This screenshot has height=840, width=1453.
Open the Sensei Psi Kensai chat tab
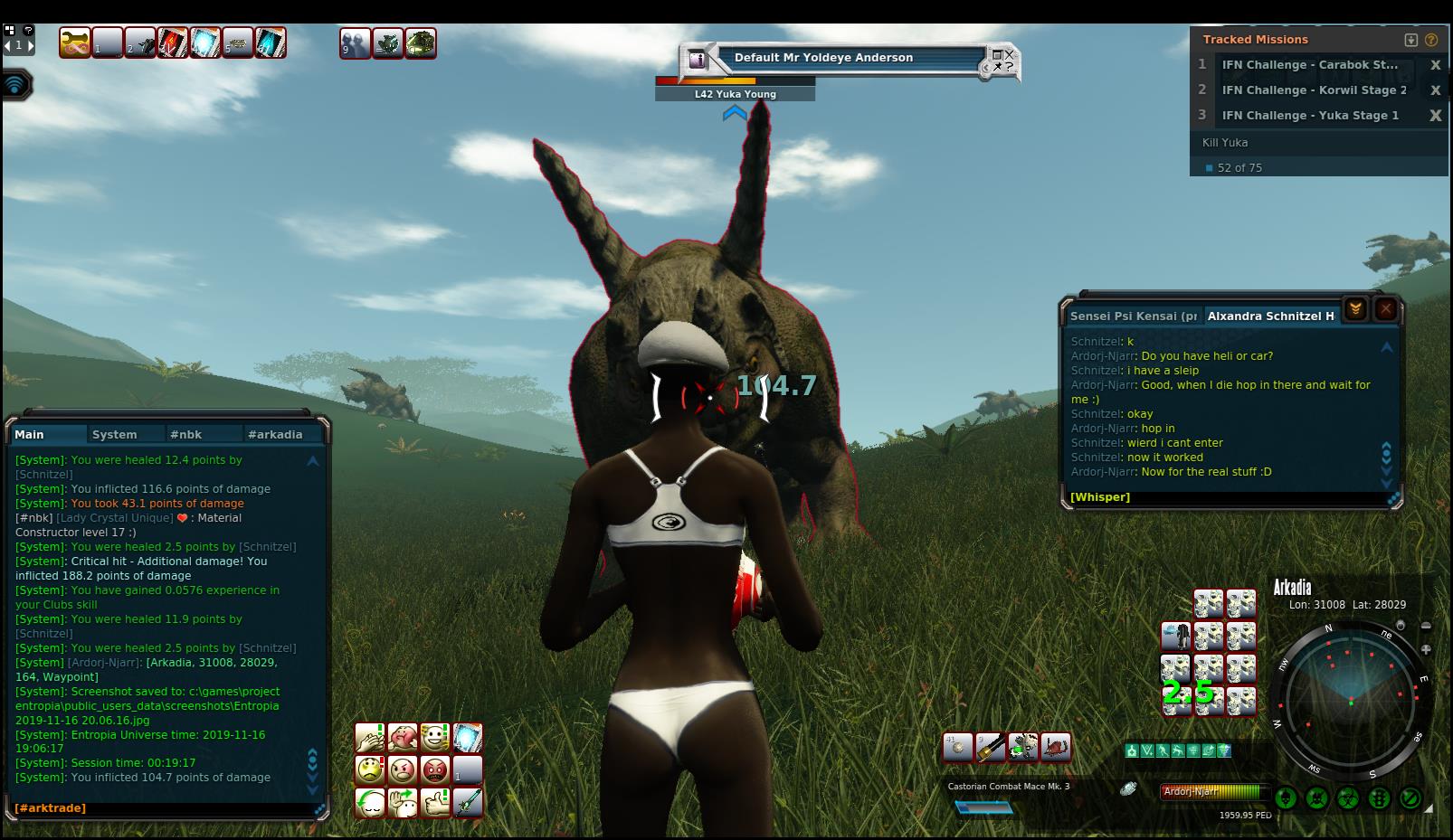[x=1133, y=316]
